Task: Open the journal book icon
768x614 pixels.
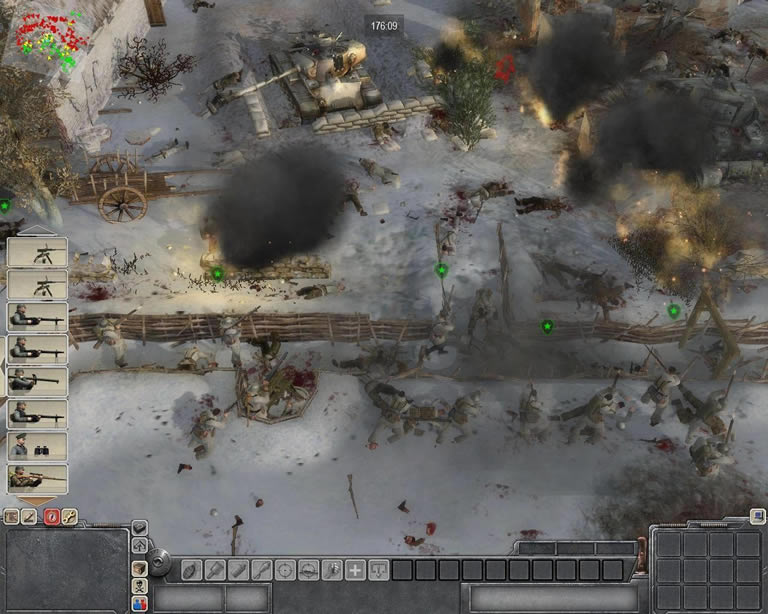Action: 11,517
